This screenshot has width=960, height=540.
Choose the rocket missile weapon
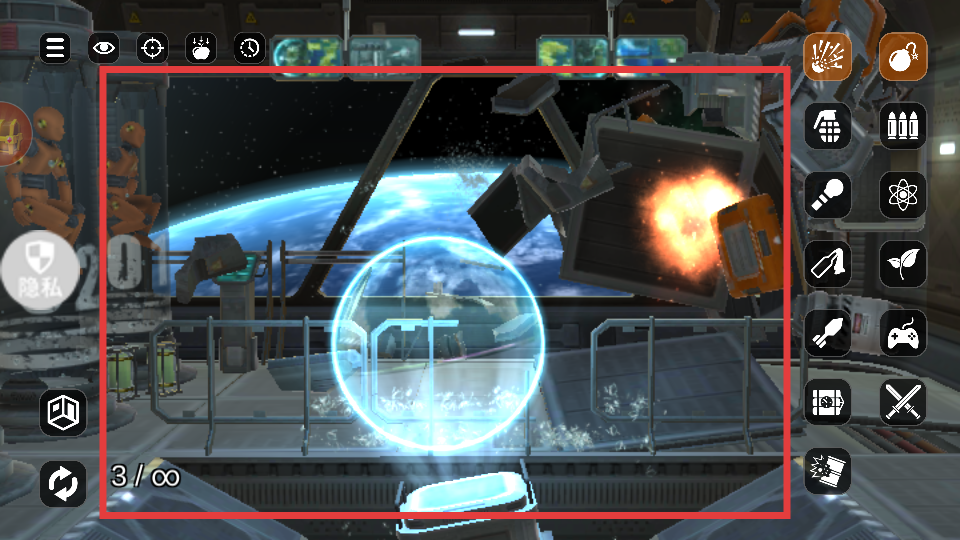[x=828, y=333]
